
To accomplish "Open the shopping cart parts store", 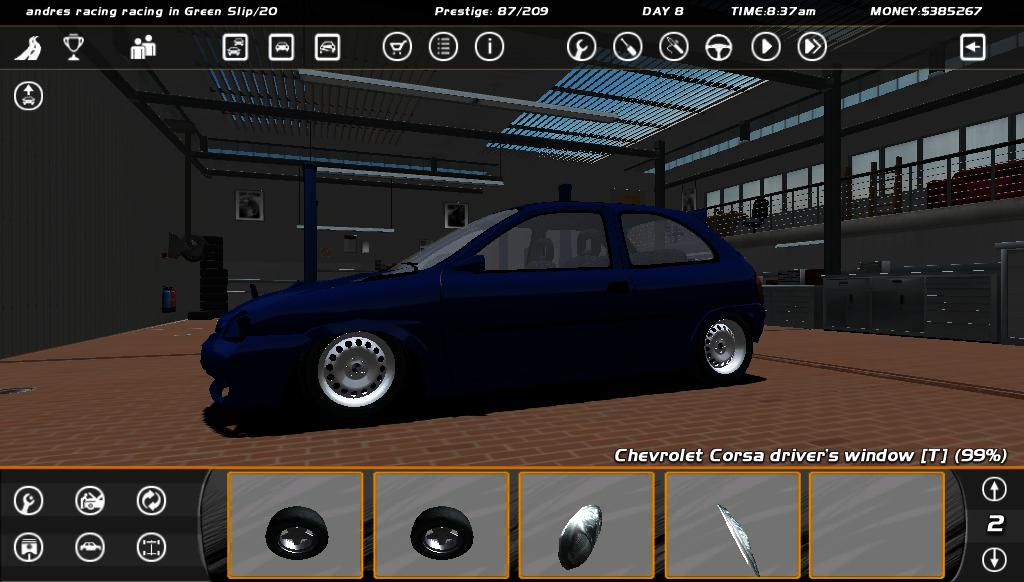I will [397, 47].
